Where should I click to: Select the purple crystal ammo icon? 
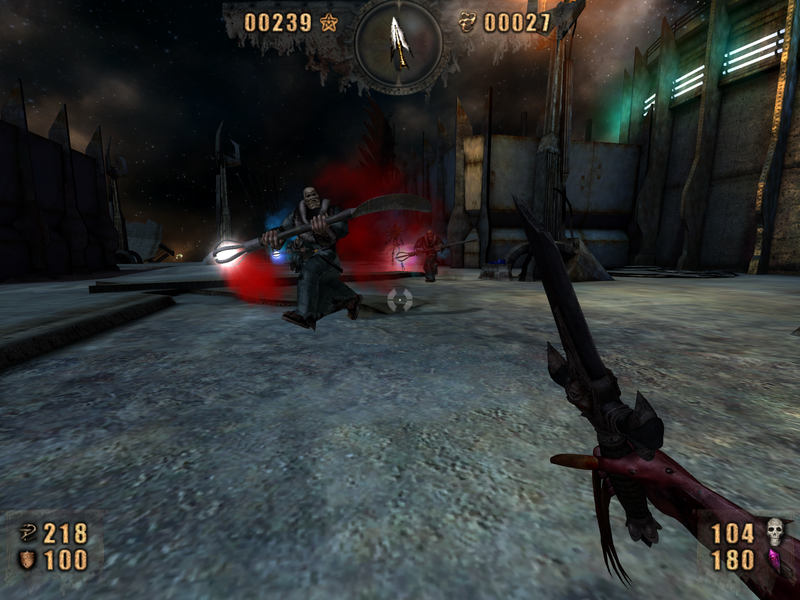pyautogui.click(x=773, y=559)
